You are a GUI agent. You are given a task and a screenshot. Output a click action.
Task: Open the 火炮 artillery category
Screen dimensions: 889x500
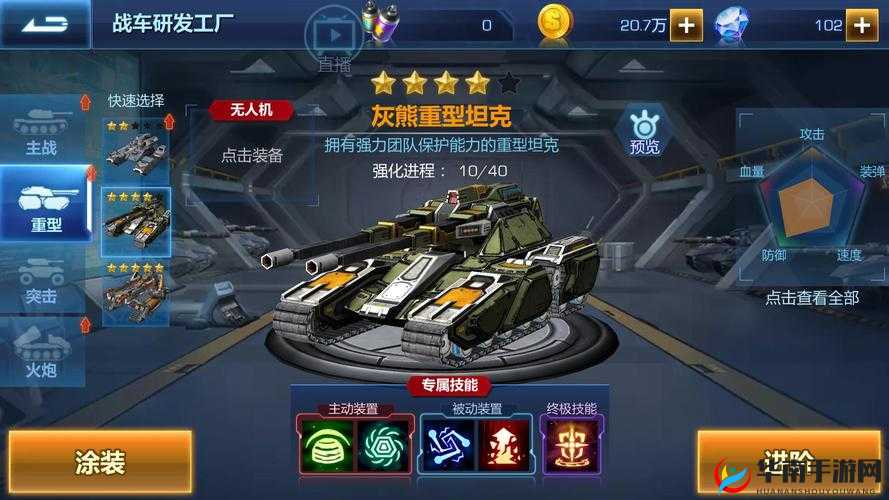[41, 354]
